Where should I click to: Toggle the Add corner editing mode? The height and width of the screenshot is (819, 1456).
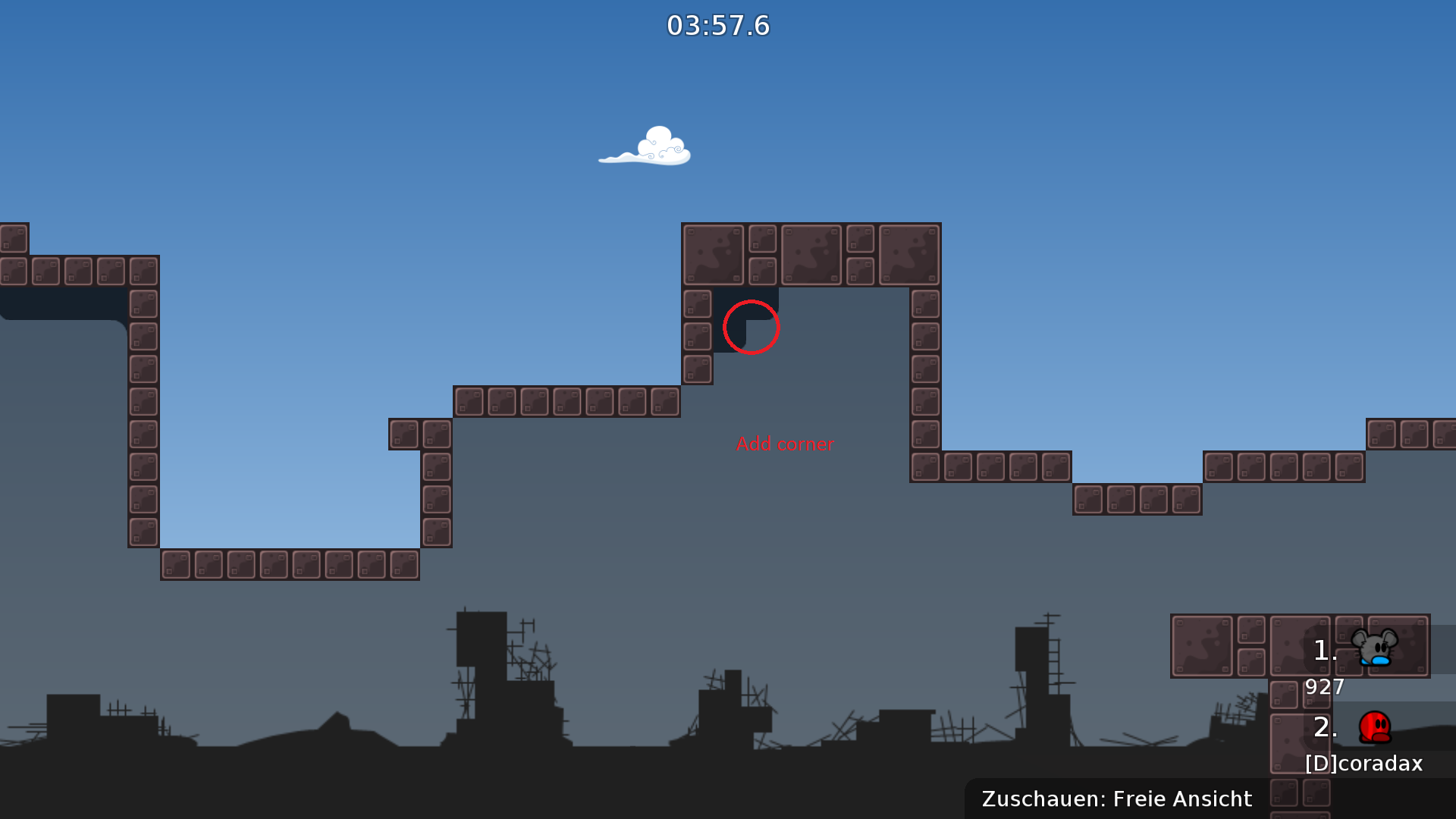click(785, 444)
